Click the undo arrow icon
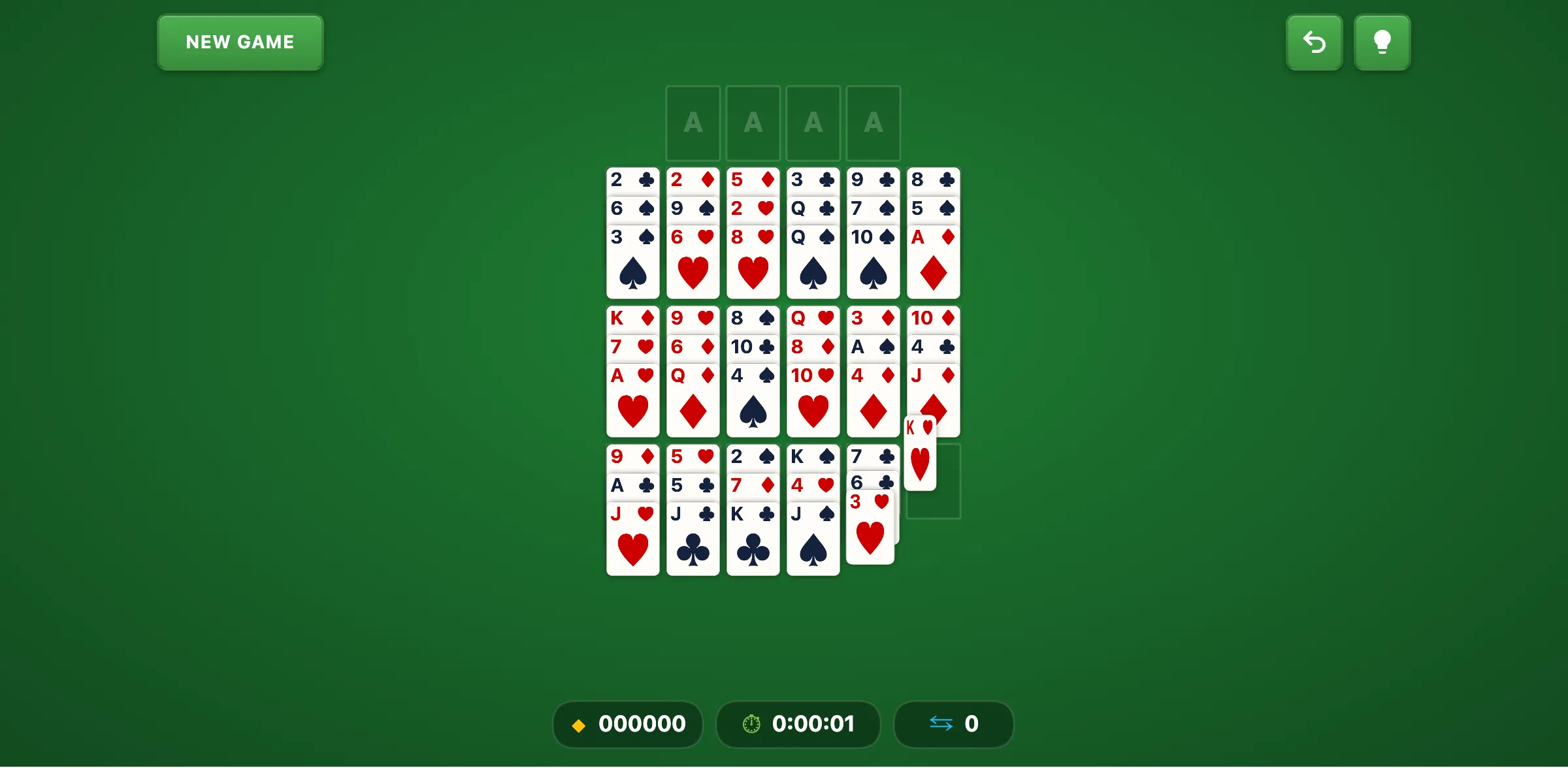The width and height of the screenshot is (1568, 768). coord(1315,42)
